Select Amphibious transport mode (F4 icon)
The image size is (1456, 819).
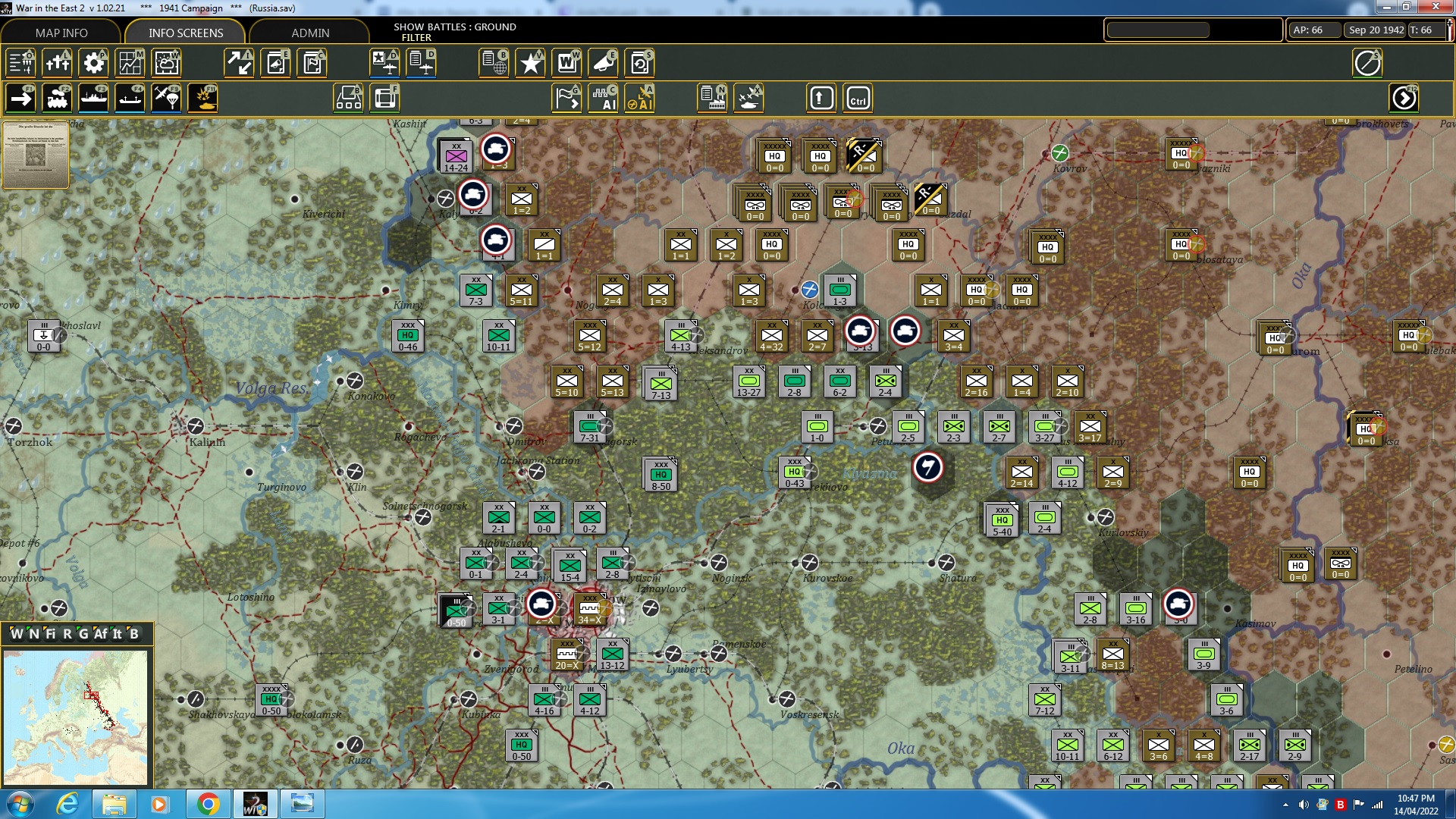(x=130, y=97)
